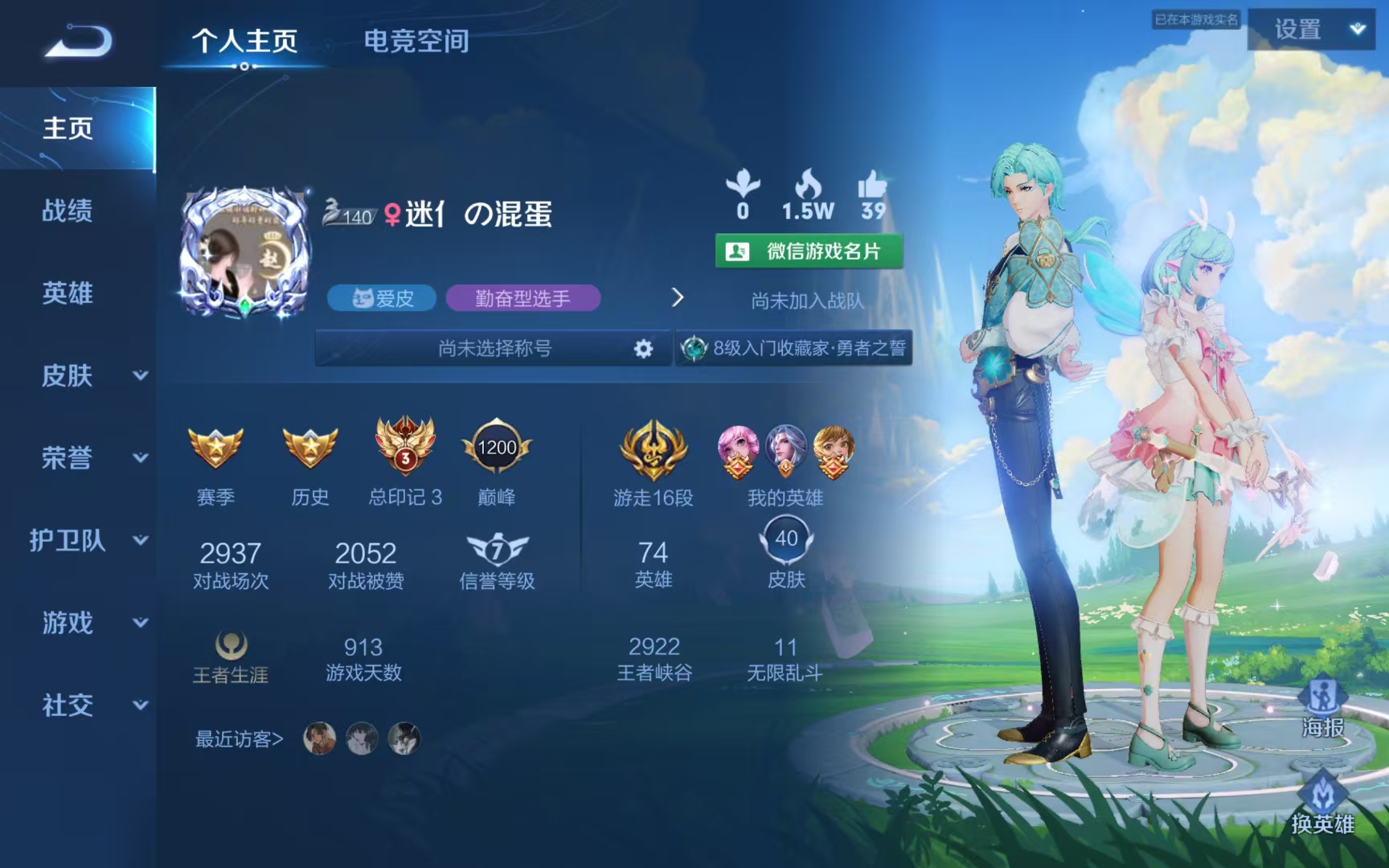Open the 王者生涯 career icon
Screen dimensions: 1389x868
pyautogui.click(x=231, y=647)
